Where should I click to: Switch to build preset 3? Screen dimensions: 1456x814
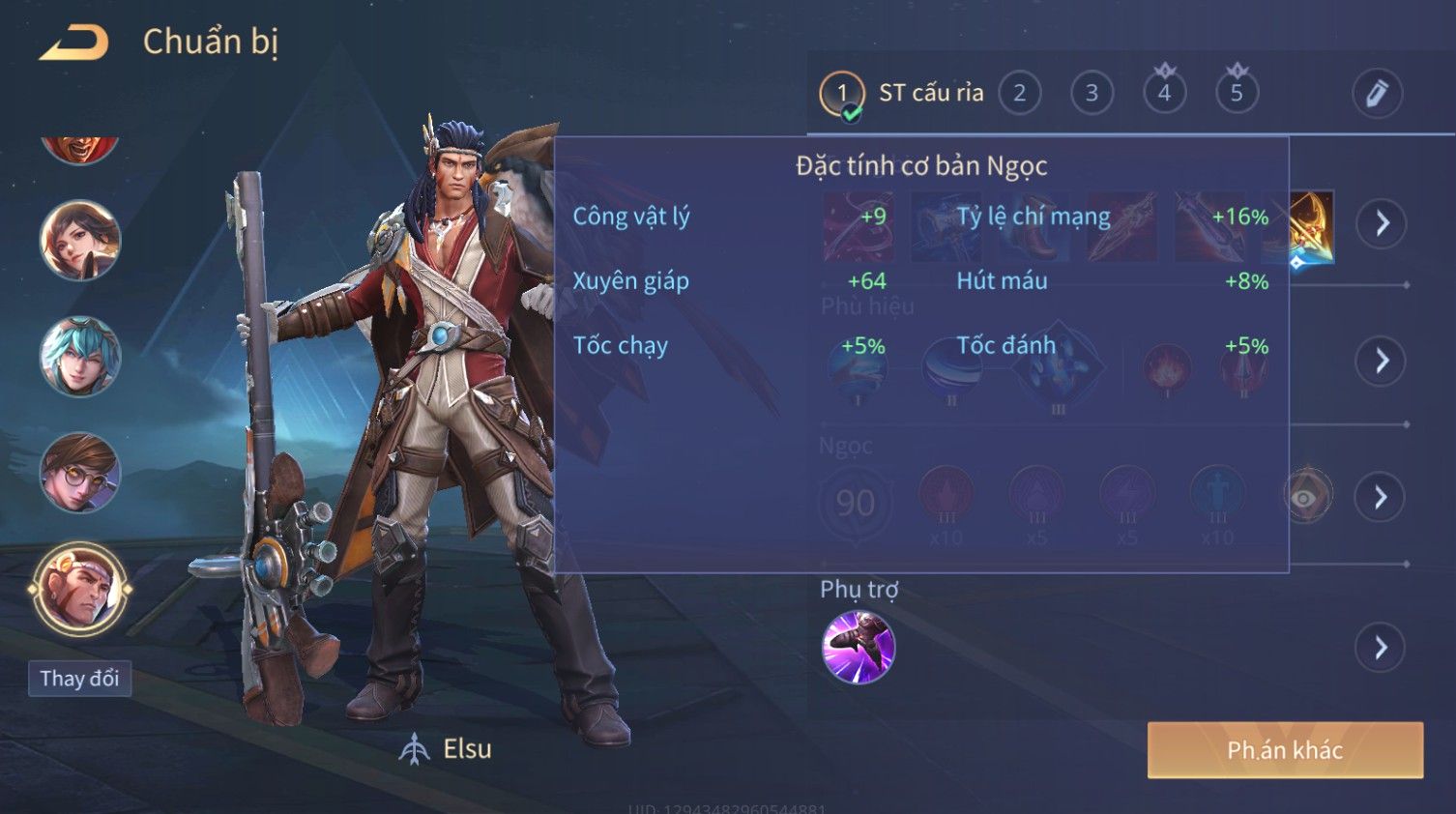(1092, 94)
